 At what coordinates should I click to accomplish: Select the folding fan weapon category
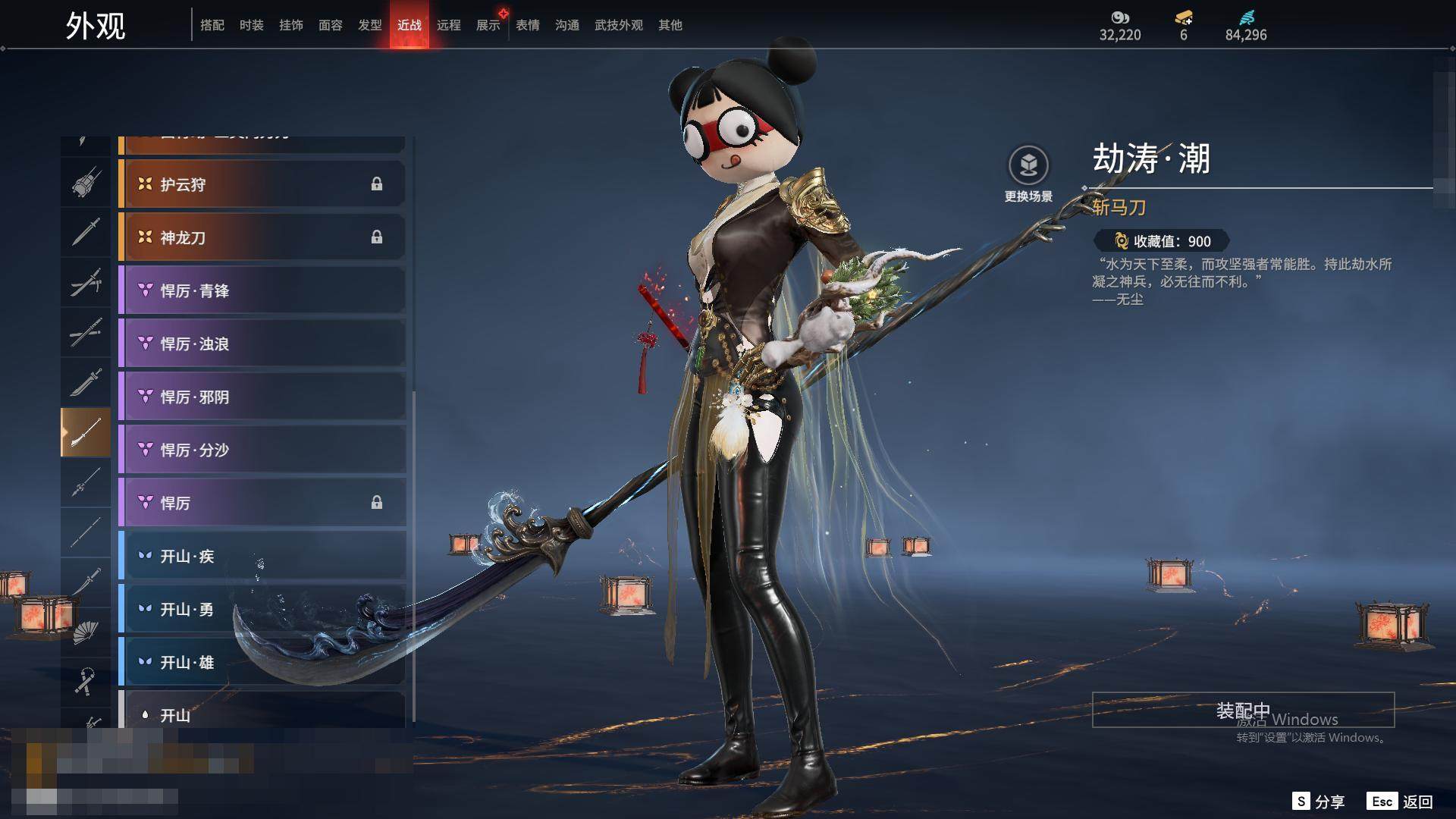pyautogui.click(x=85, y=632)
